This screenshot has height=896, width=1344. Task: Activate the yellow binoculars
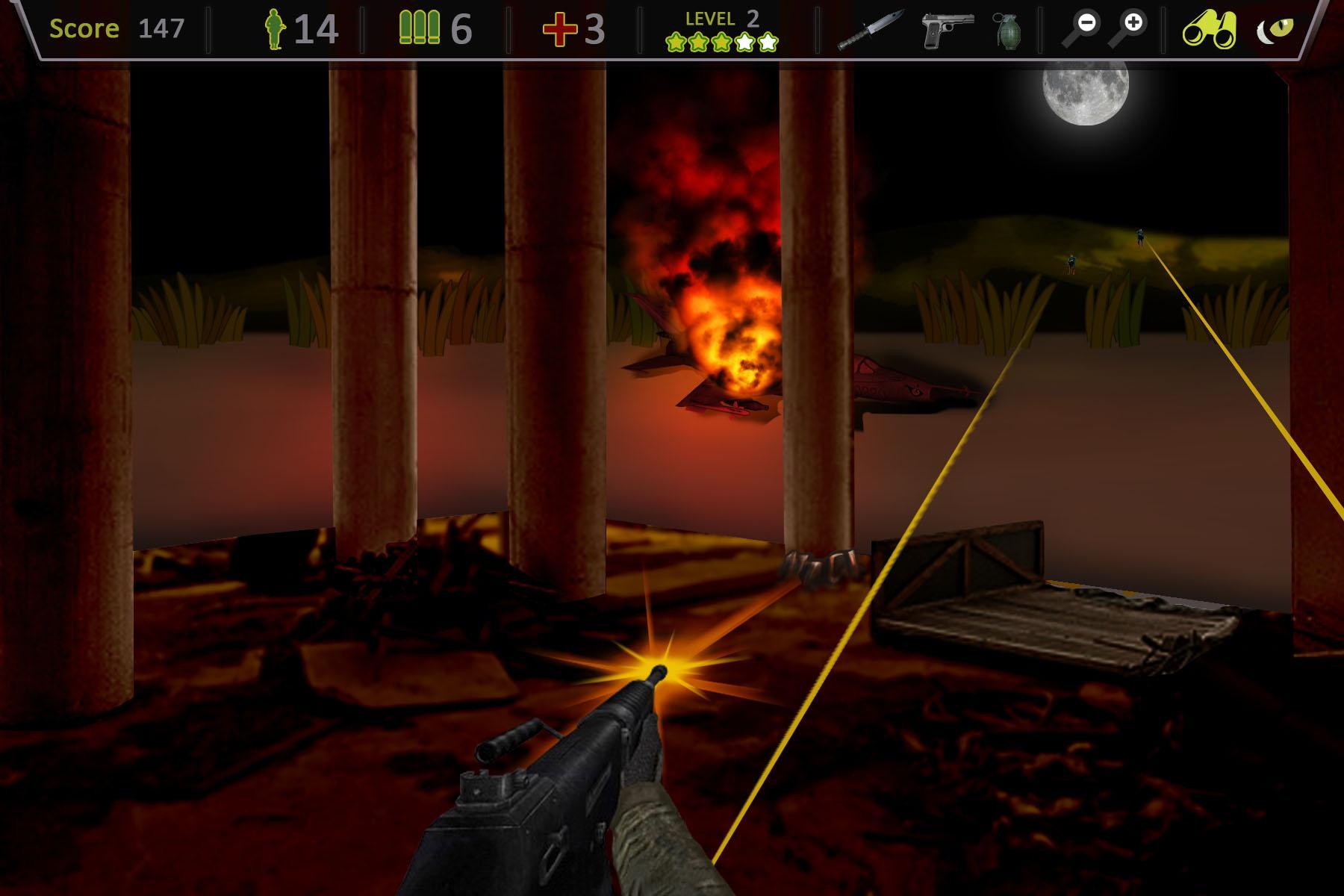(1209, 30)
